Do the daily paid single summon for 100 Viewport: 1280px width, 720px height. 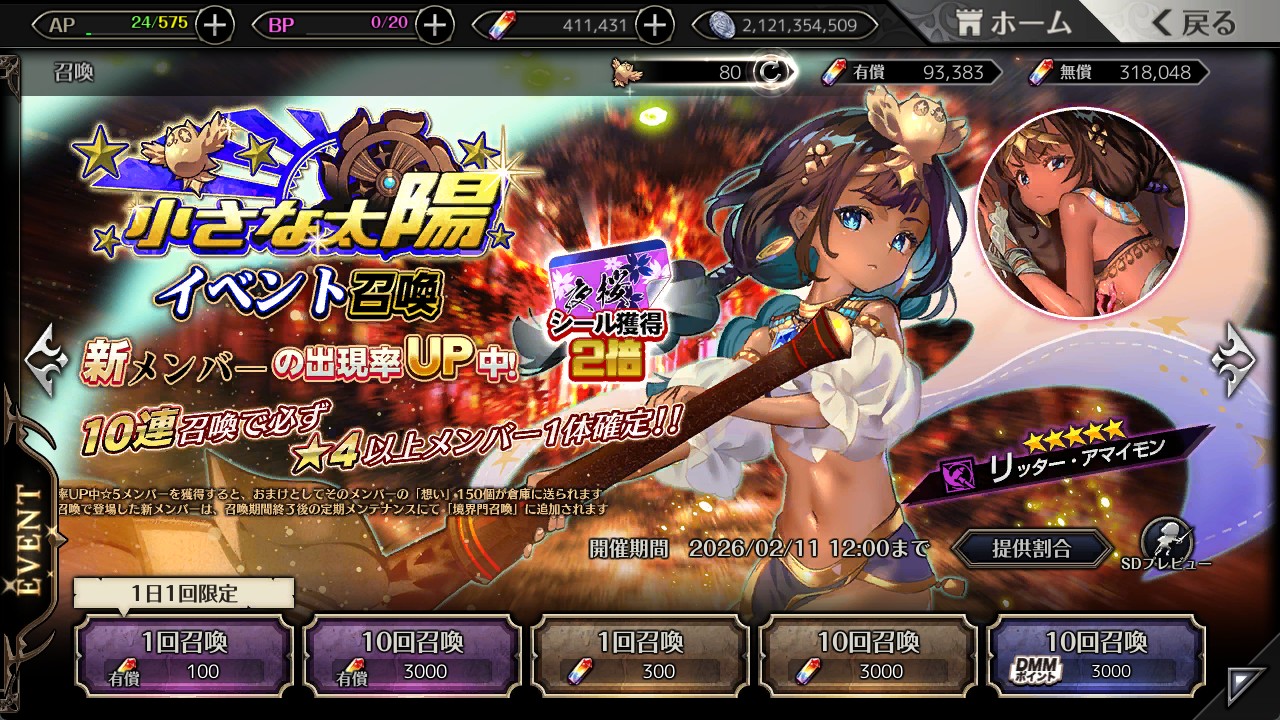tap(184, 655)
